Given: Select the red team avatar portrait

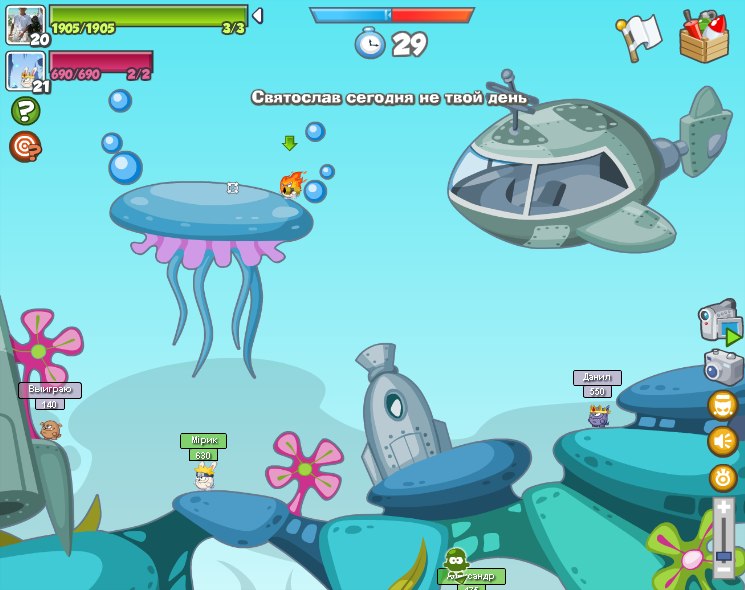Looking at the screenshot, I should [x=24, y=70].
